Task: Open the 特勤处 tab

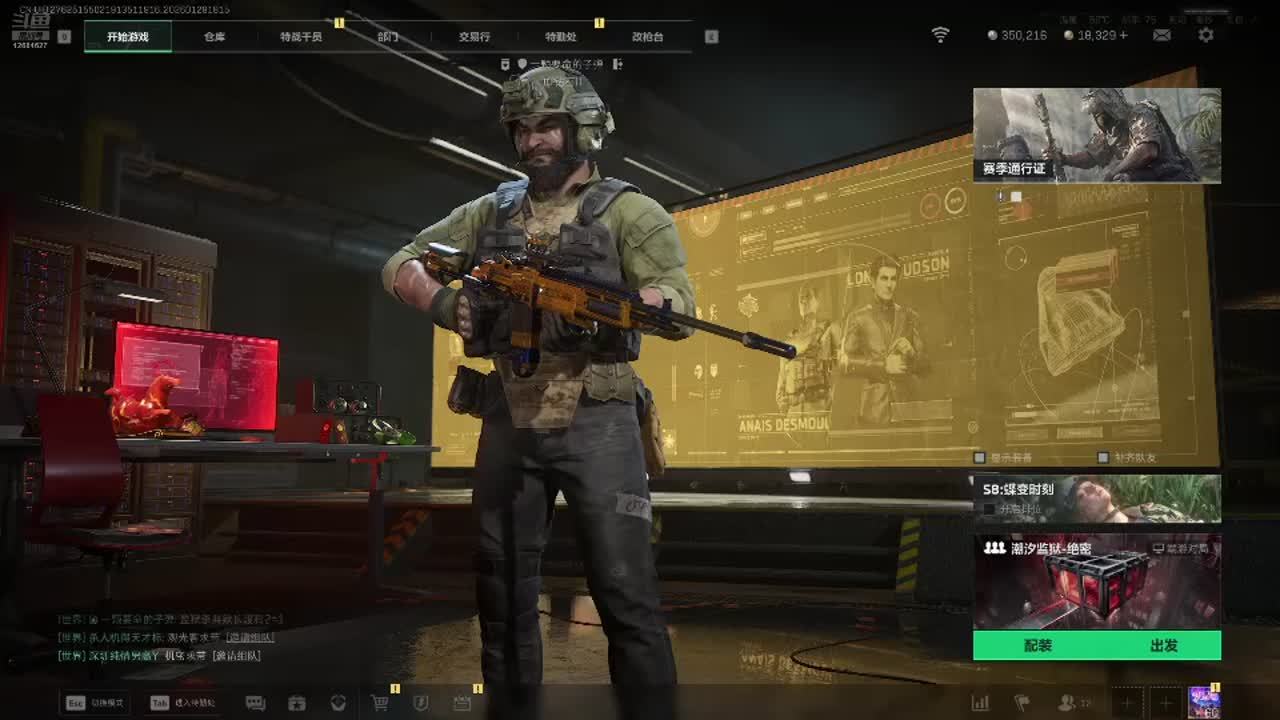Action: tap(561, 37)
